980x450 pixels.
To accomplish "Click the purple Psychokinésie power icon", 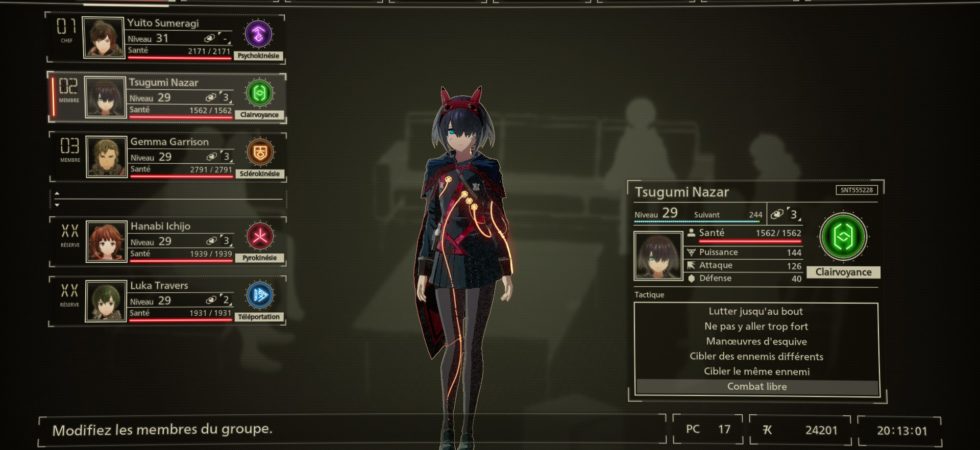I will click(x=259, y=34).
